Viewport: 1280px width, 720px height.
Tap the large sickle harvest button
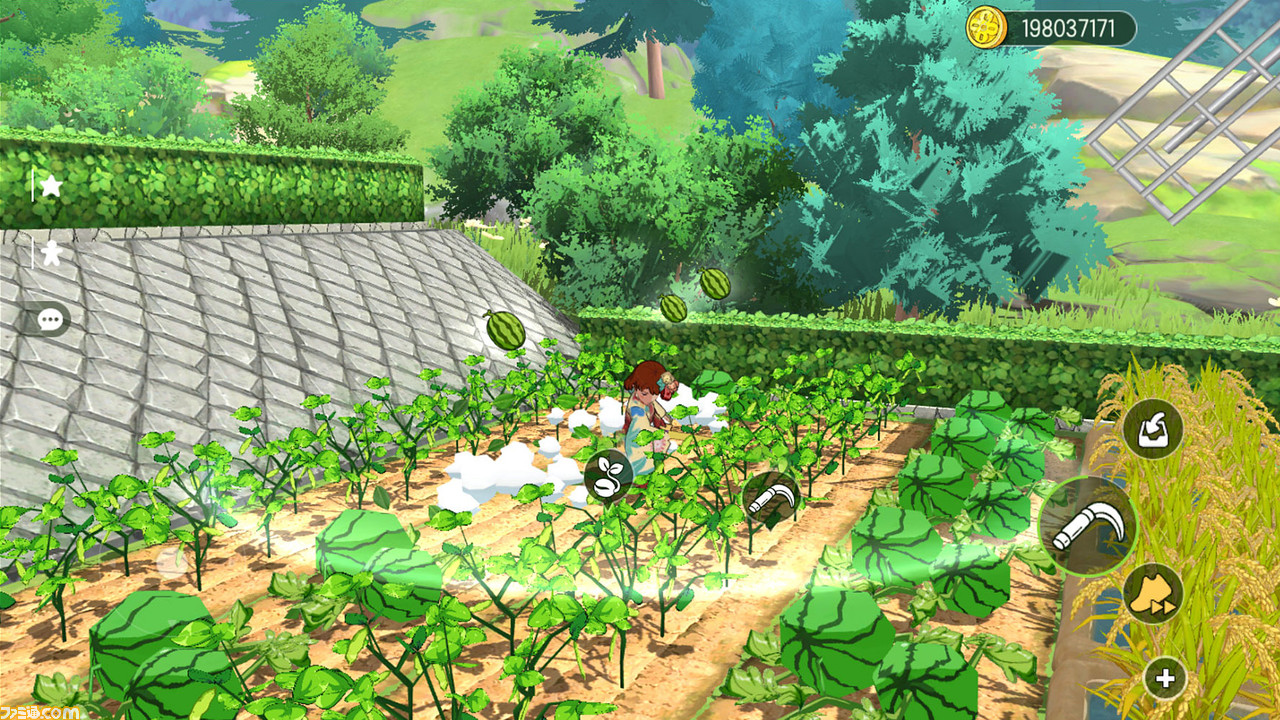pos(1088,526)
